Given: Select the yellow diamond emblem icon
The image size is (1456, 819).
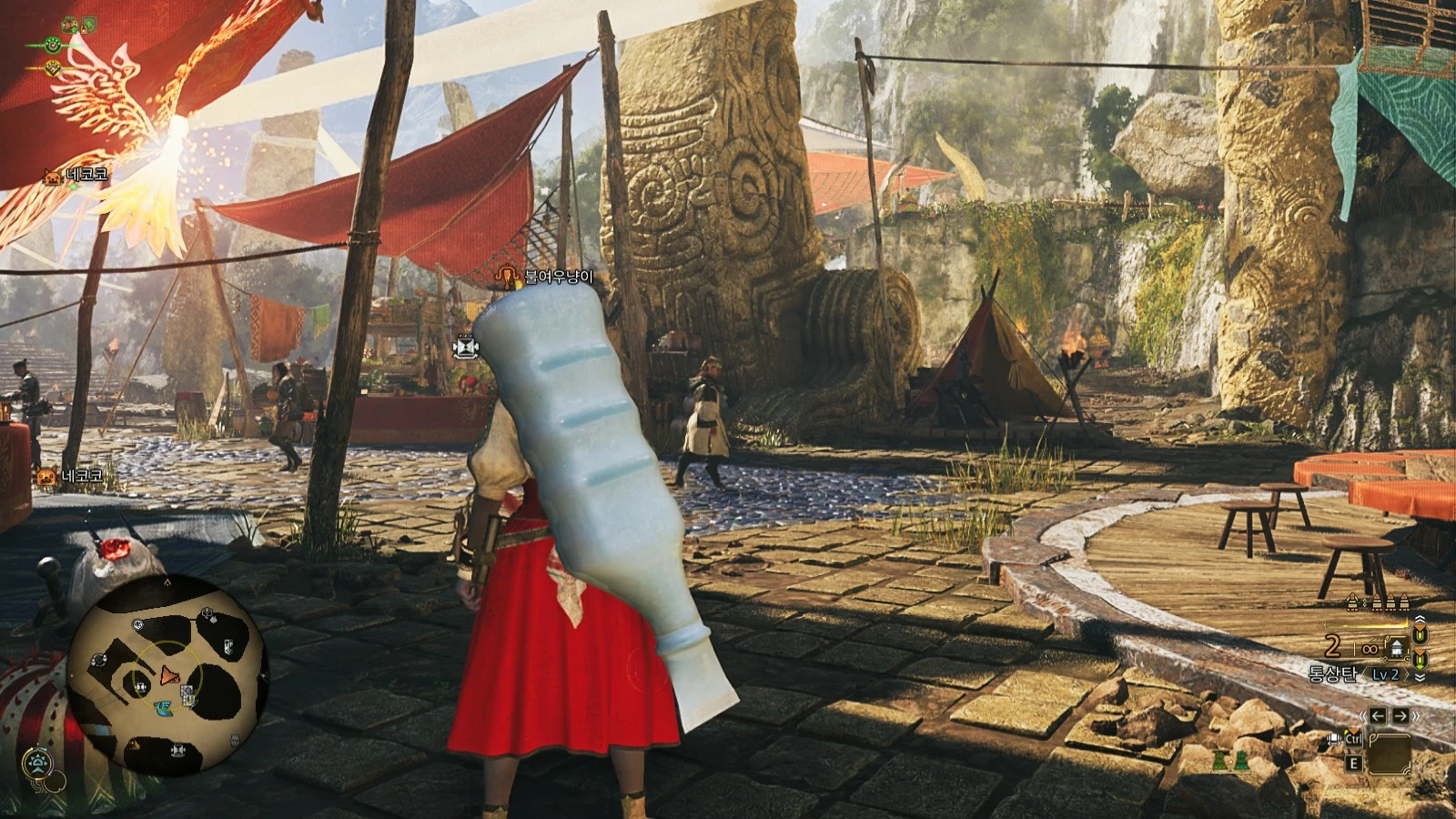Looking at the screenshot, I should 54,67.
